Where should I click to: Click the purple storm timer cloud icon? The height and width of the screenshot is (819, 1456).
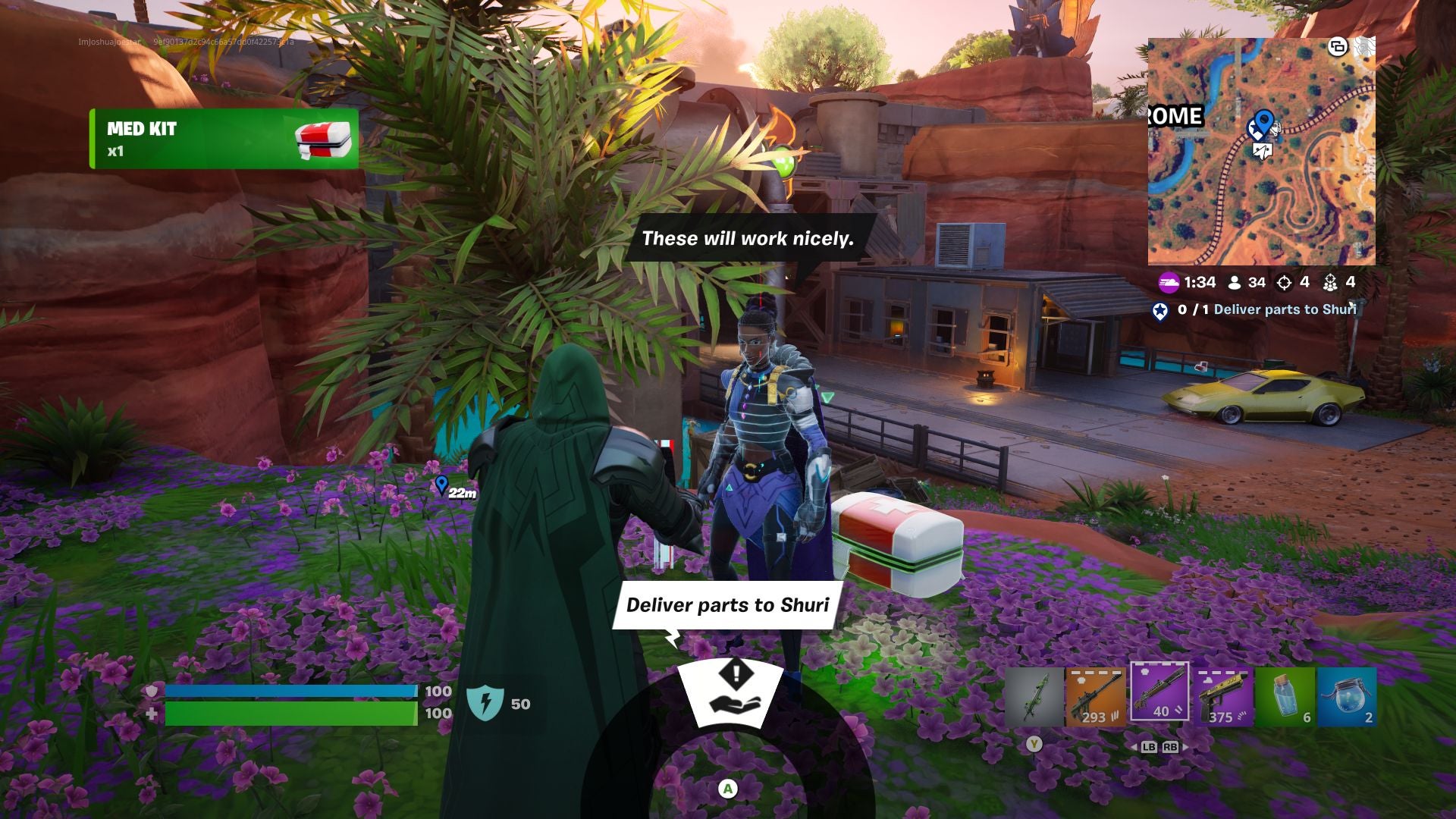(x=1169, y=282)
